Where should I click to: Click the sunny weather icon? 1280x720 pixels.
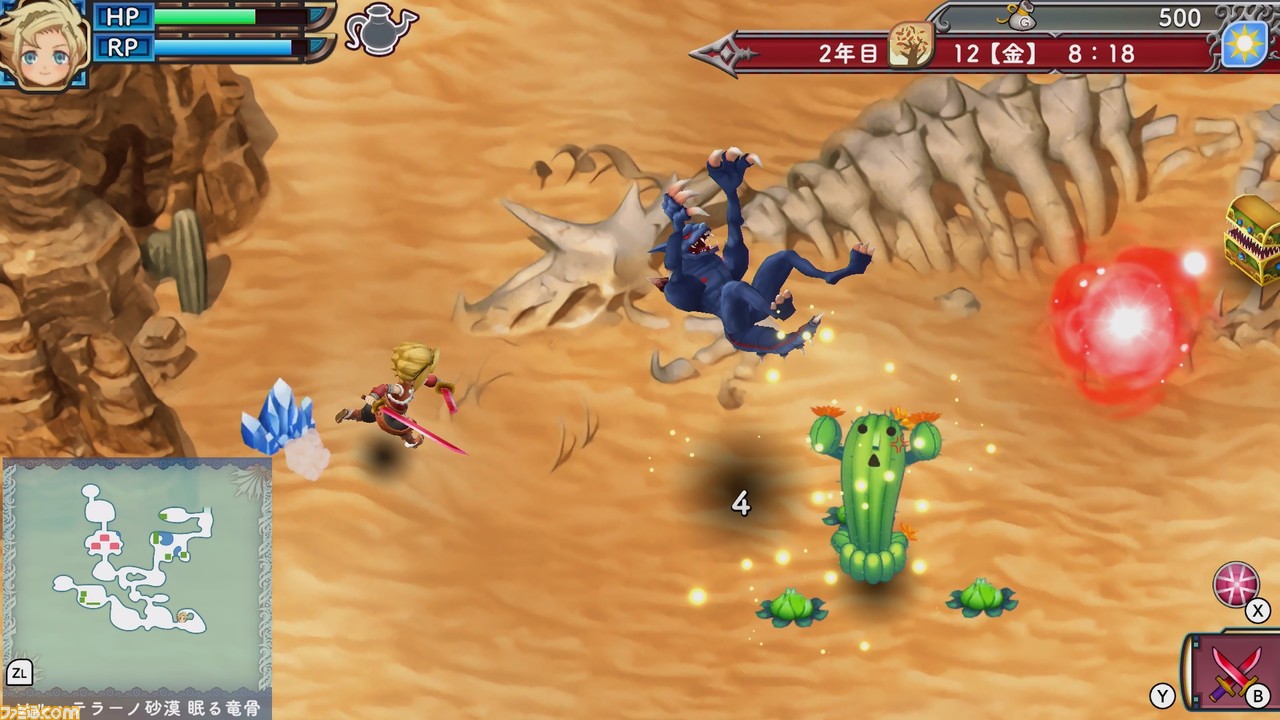(x=1245, y=44)
